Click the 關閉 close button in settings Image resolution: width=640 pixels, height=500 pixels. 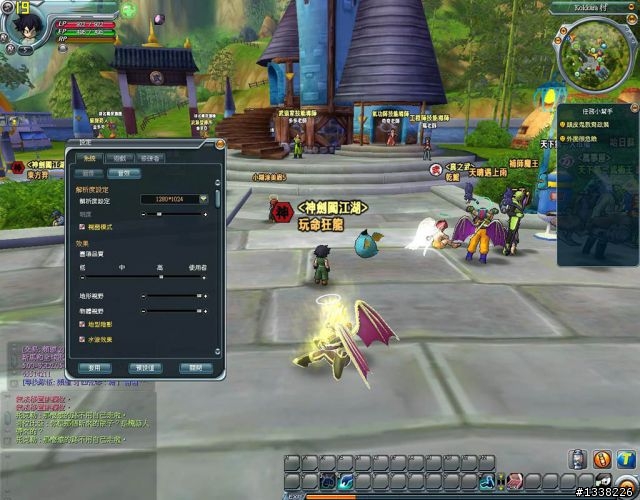196,368
